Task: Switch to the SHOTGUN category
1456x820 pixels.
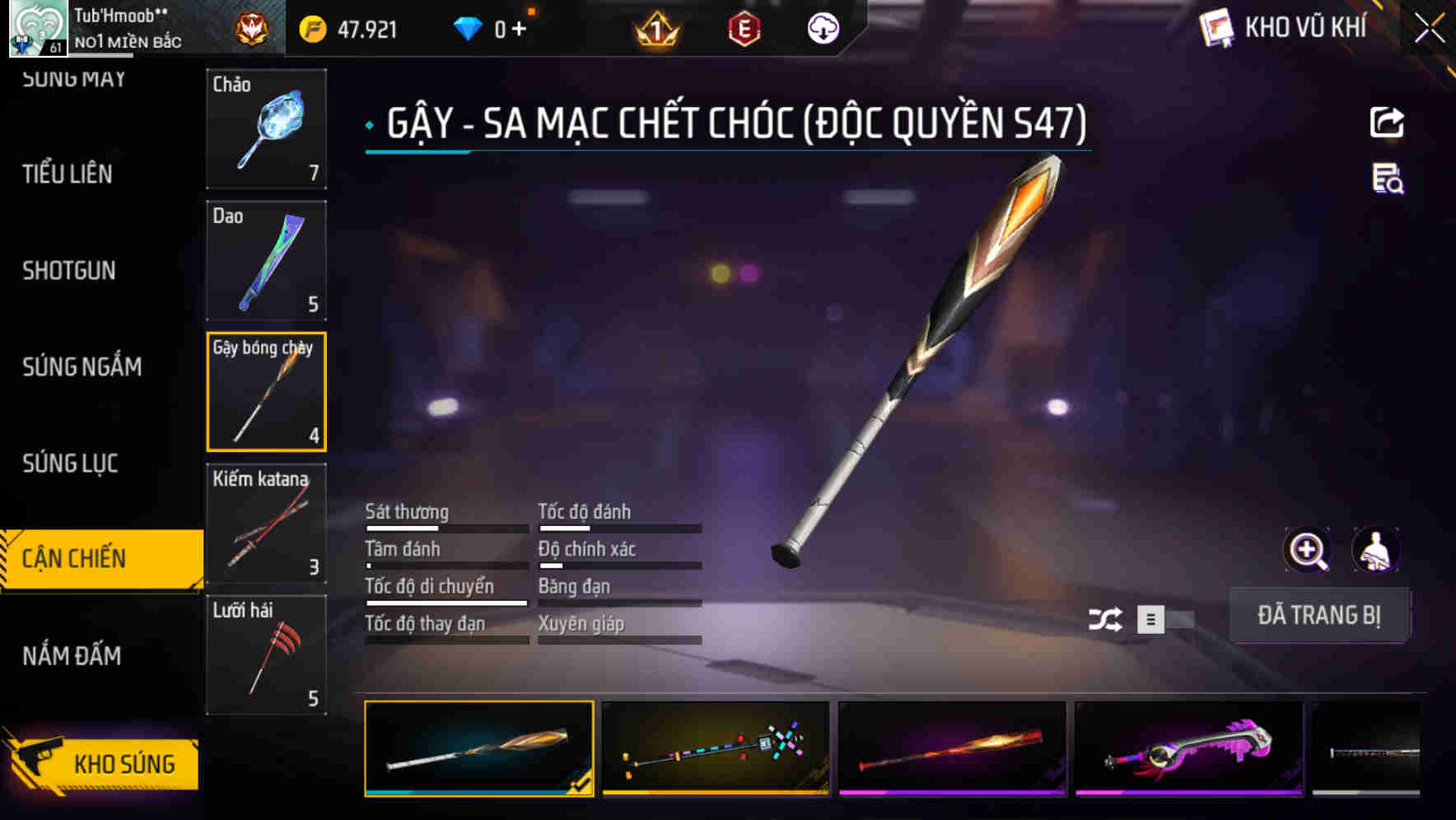Action: [x=69, y=271]
